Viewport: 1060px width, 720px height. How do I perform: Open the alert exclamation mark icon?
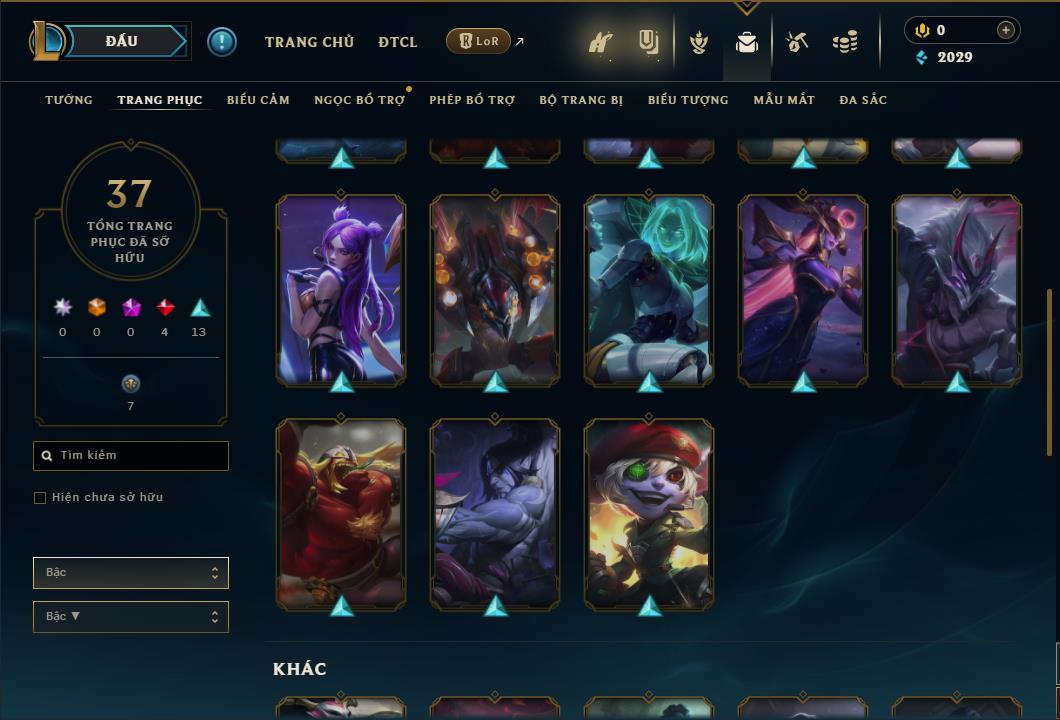[222, 41]
